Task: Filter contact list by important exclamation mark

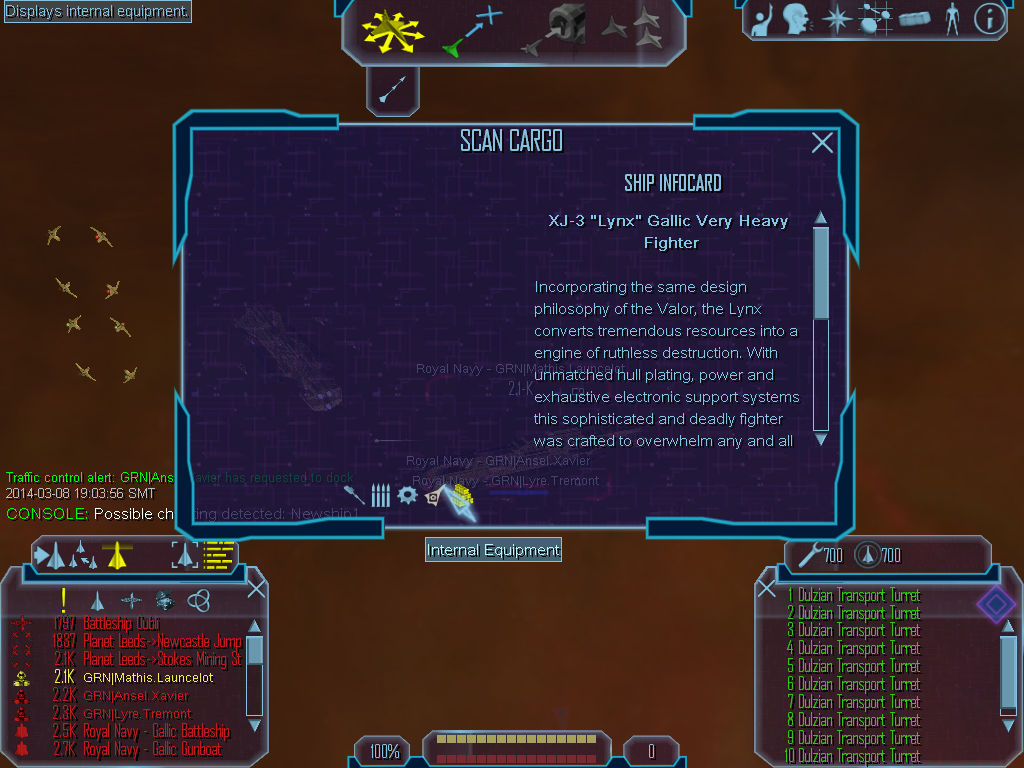Action: click(x=64, y=600)
